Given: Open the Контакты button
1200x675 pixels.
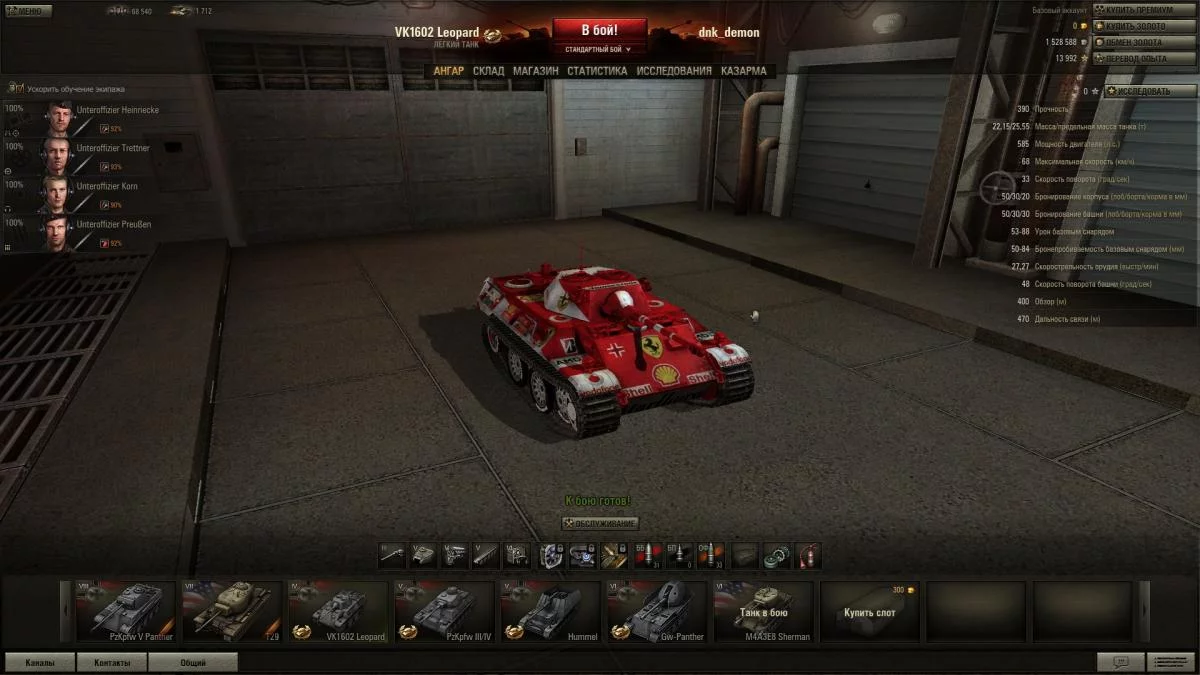Looking at the screenshot, I should coord(112,662).
